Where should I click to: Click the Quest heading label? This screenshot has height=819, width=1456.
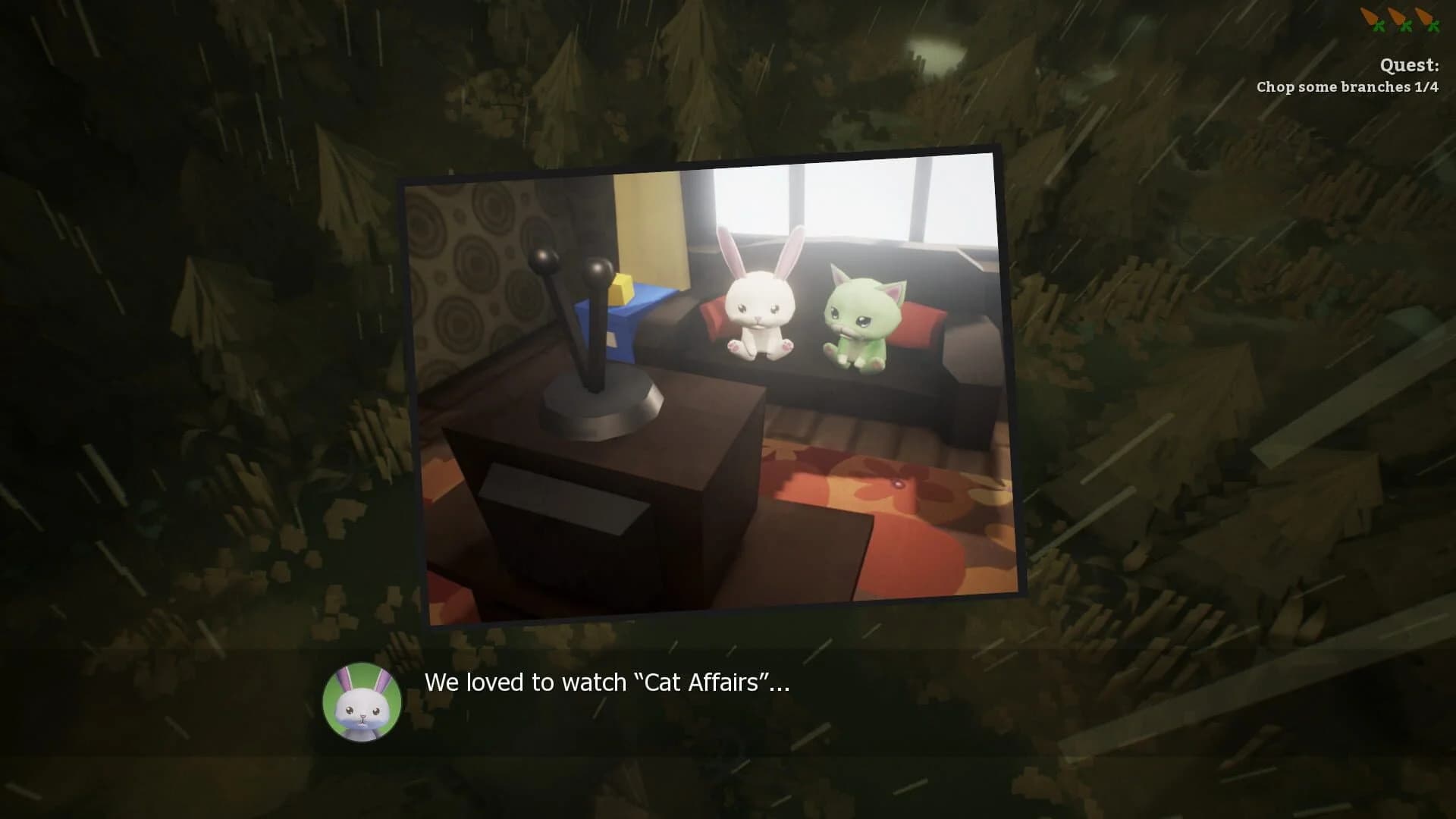[x=1408, y=65]
